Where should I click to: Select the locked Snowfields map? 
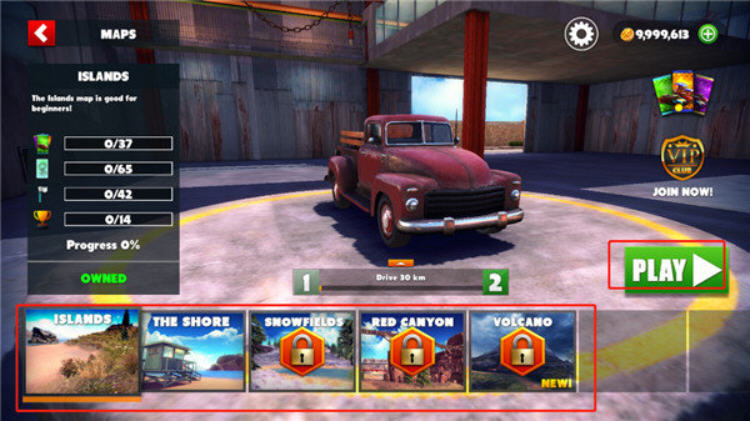click(x=301, y=352)
